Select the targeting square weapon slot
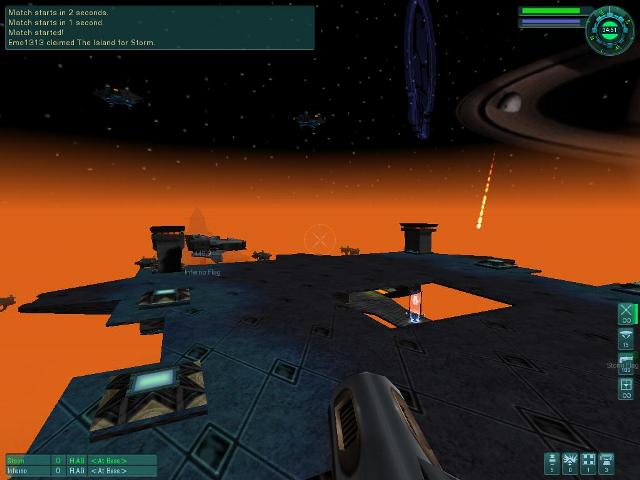The width and height of the screenshot is (640, 480). tap(627, 387)
